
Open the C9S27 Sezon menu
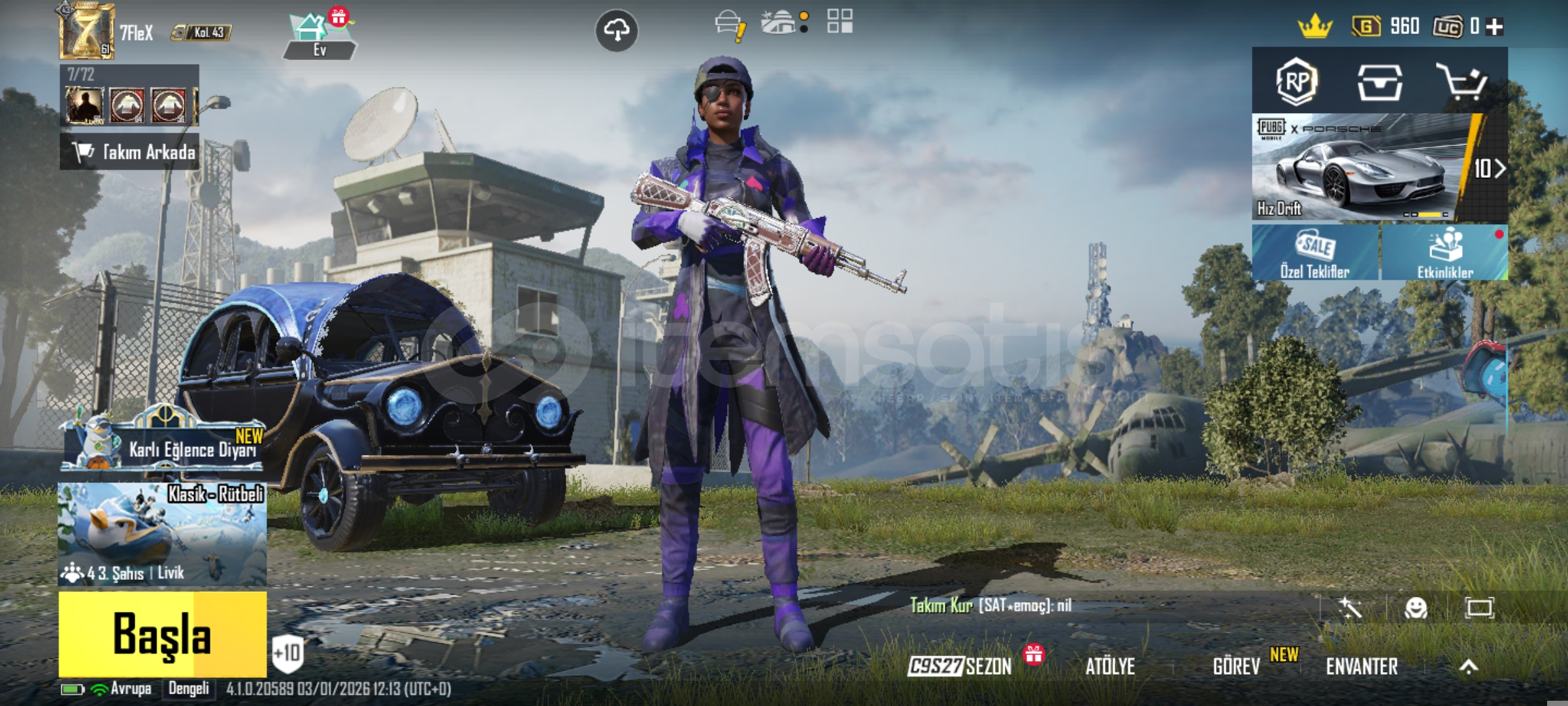click(959, 666)
